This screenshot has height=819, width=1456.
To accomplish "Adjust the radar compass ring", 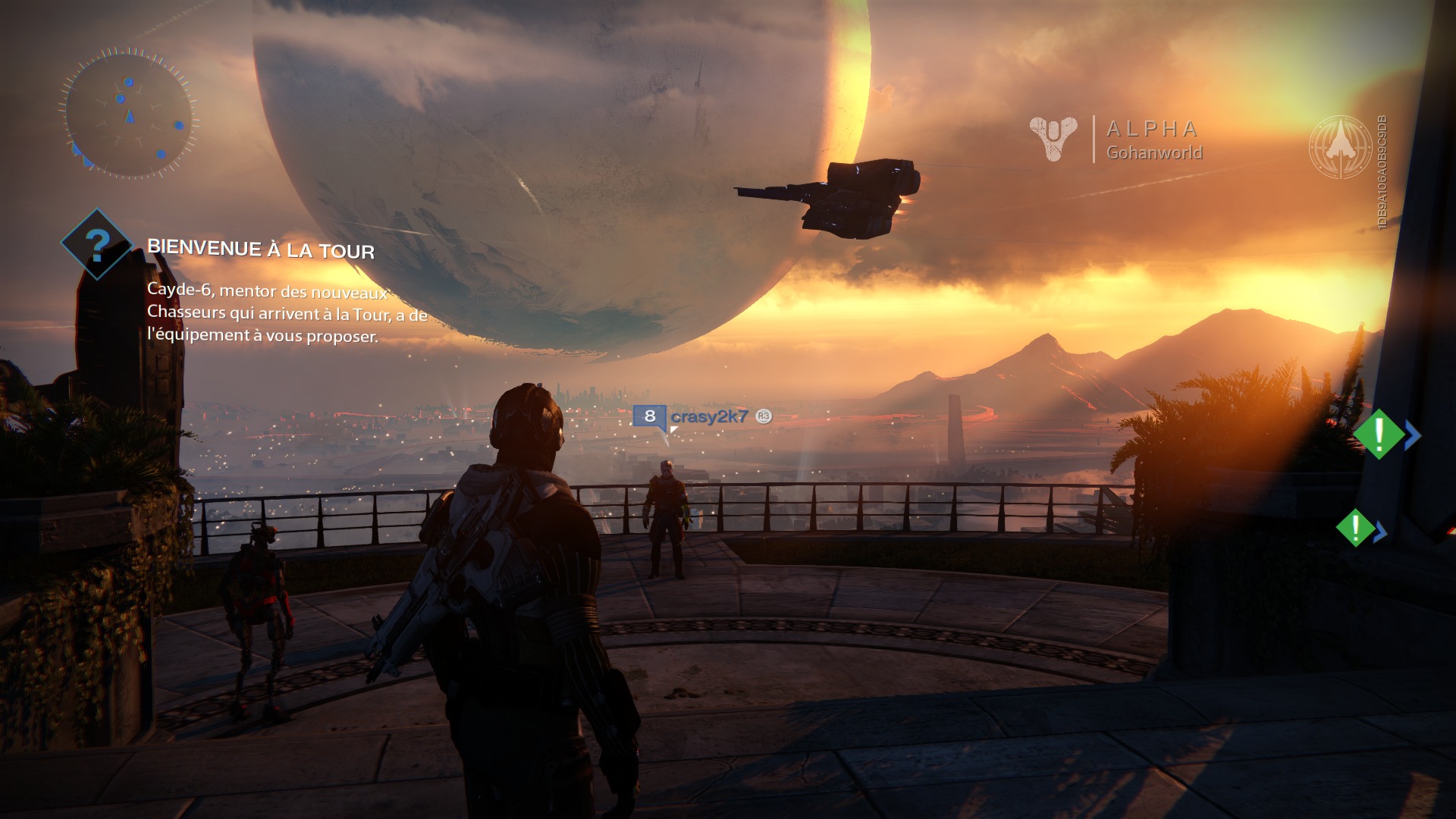I will click(130, 49).
